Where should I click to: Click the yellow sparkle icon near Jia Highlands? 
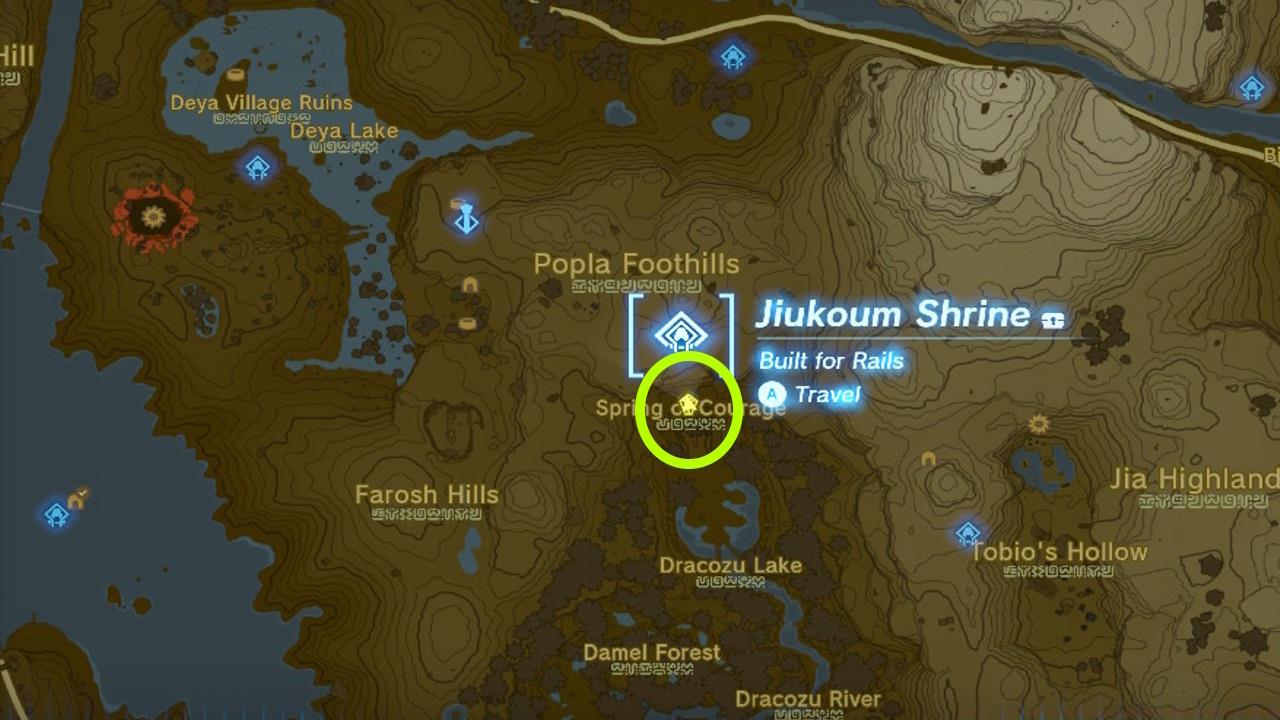(1037, 424)
